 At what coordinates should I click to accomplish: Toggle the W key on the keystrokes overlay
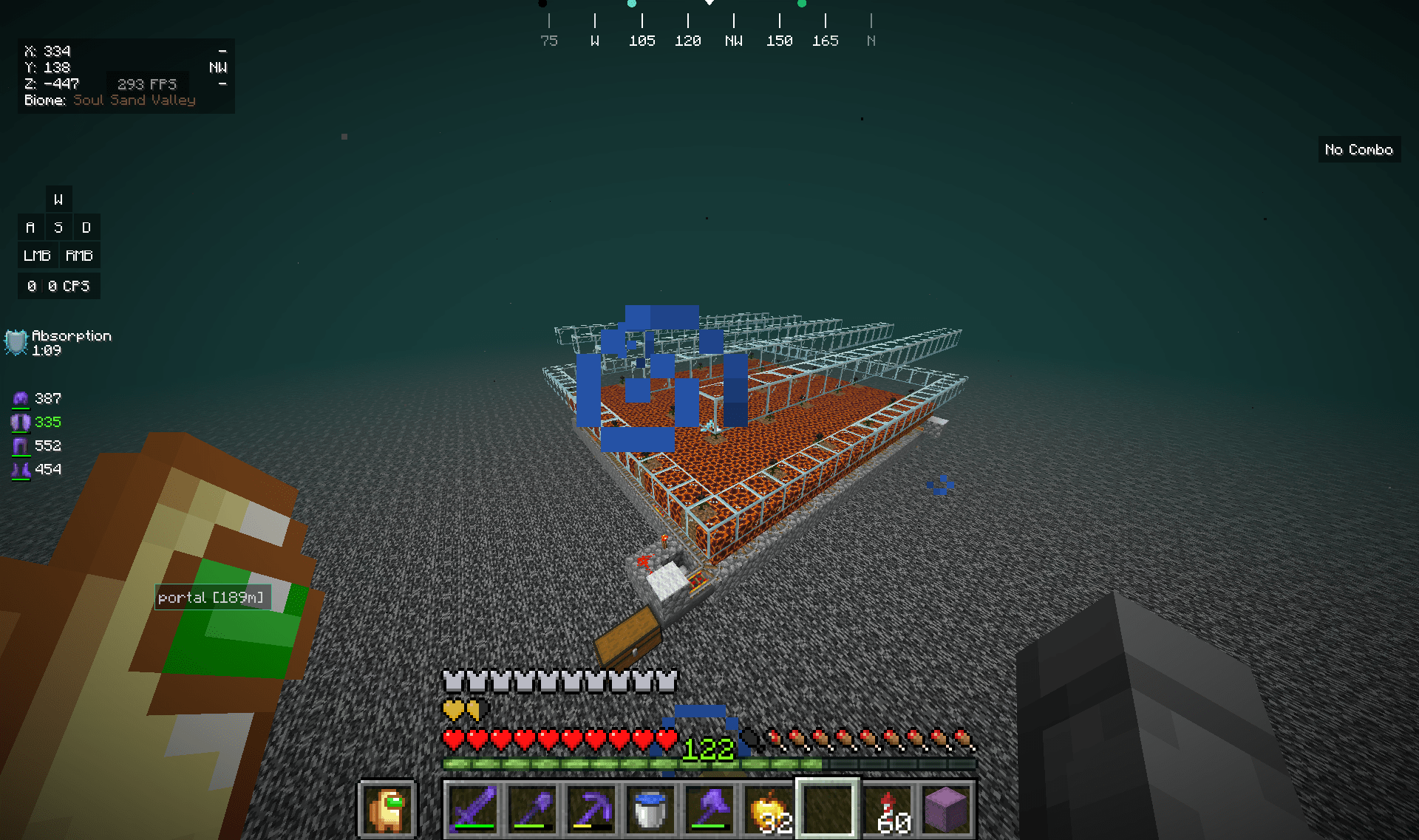coord(58,198)
